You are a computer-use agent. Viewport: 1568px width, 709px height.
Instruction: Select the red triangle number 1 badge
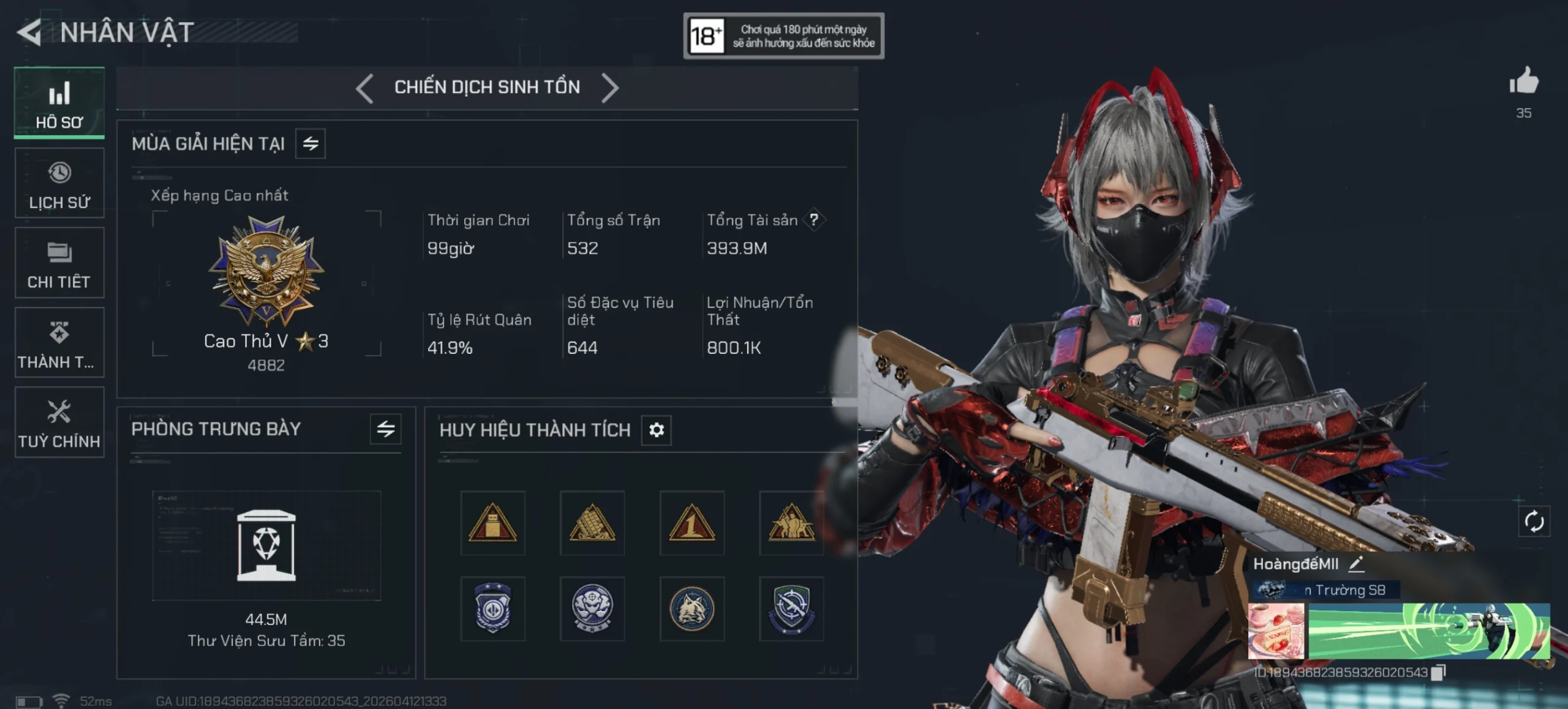[692, 523]
